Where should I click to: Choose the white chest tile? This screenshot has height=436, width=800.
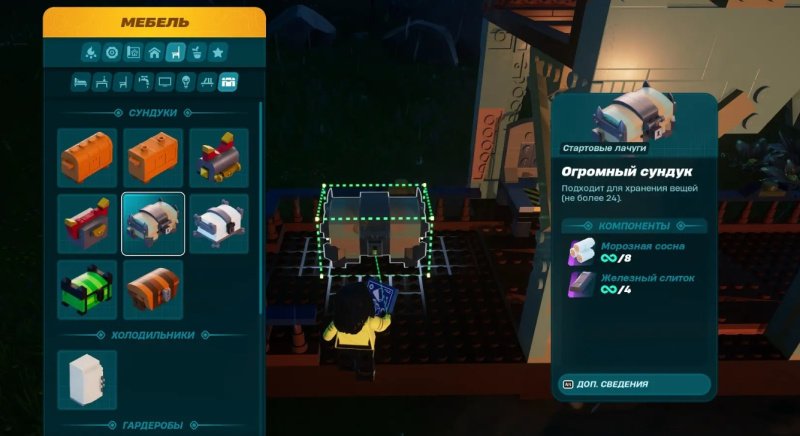[x=219, y=224]
